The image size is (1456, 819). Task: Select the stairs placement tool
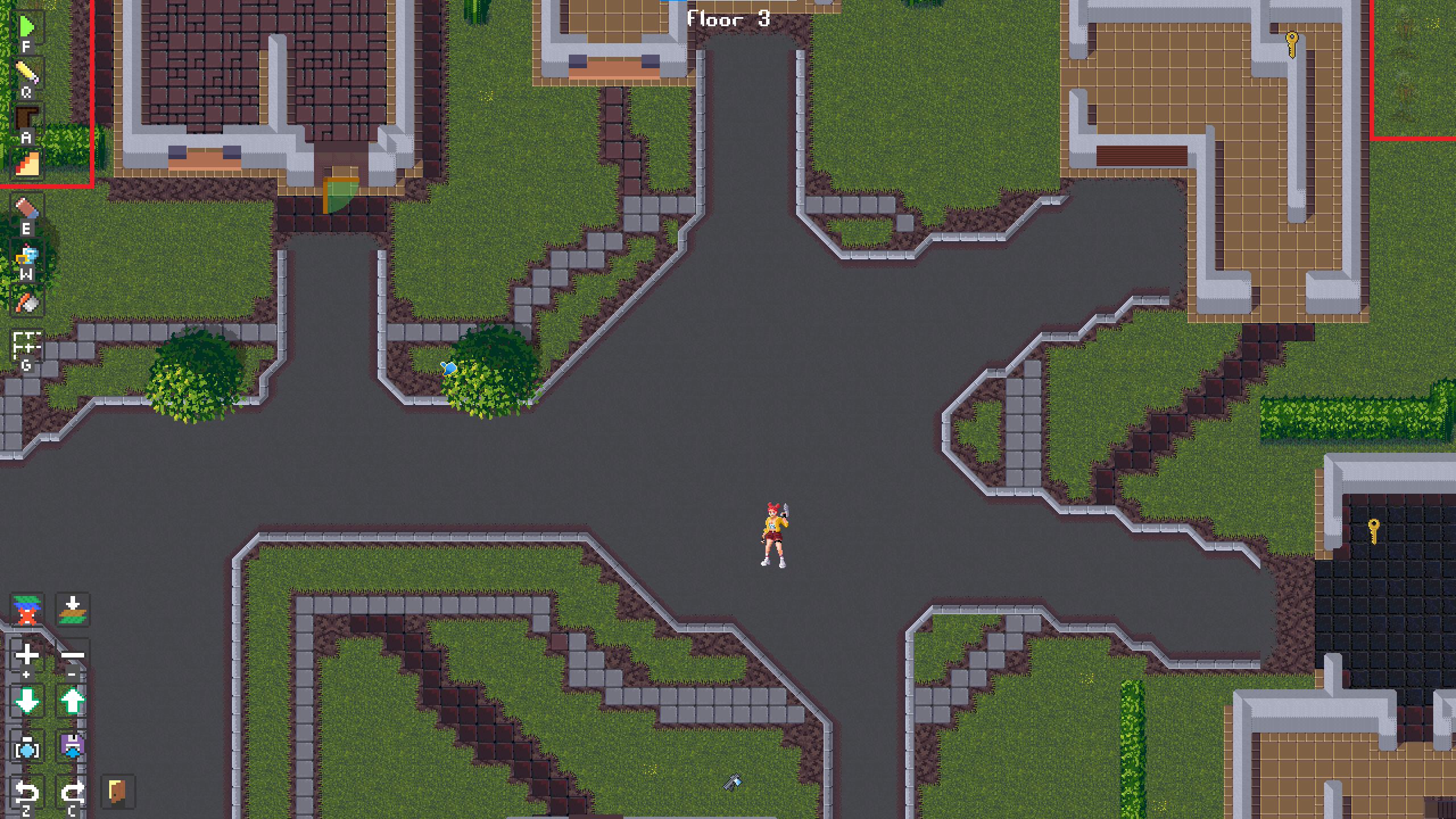click(27, 163)
